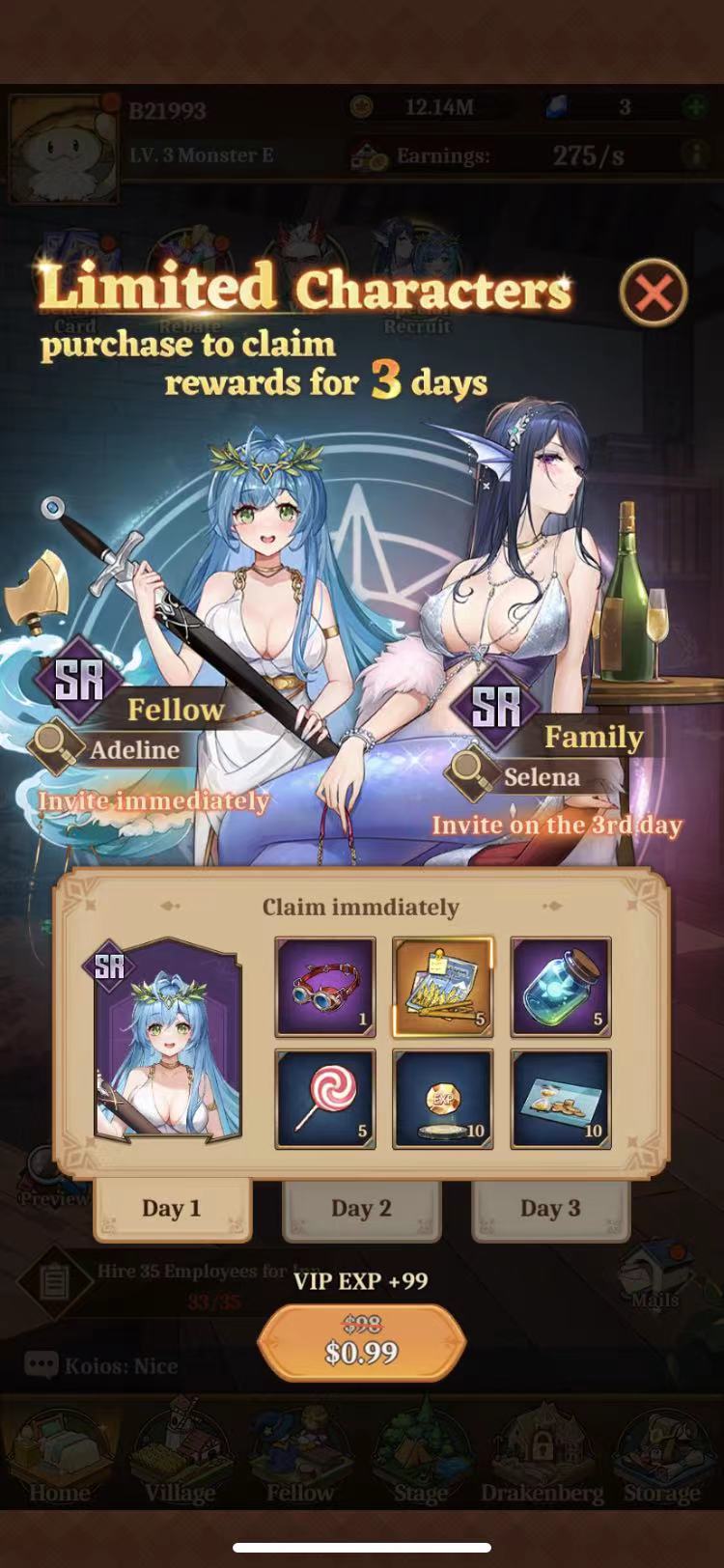Select the glowing blue jar reward
This screenshot has height=1568, width=724.
561,987
